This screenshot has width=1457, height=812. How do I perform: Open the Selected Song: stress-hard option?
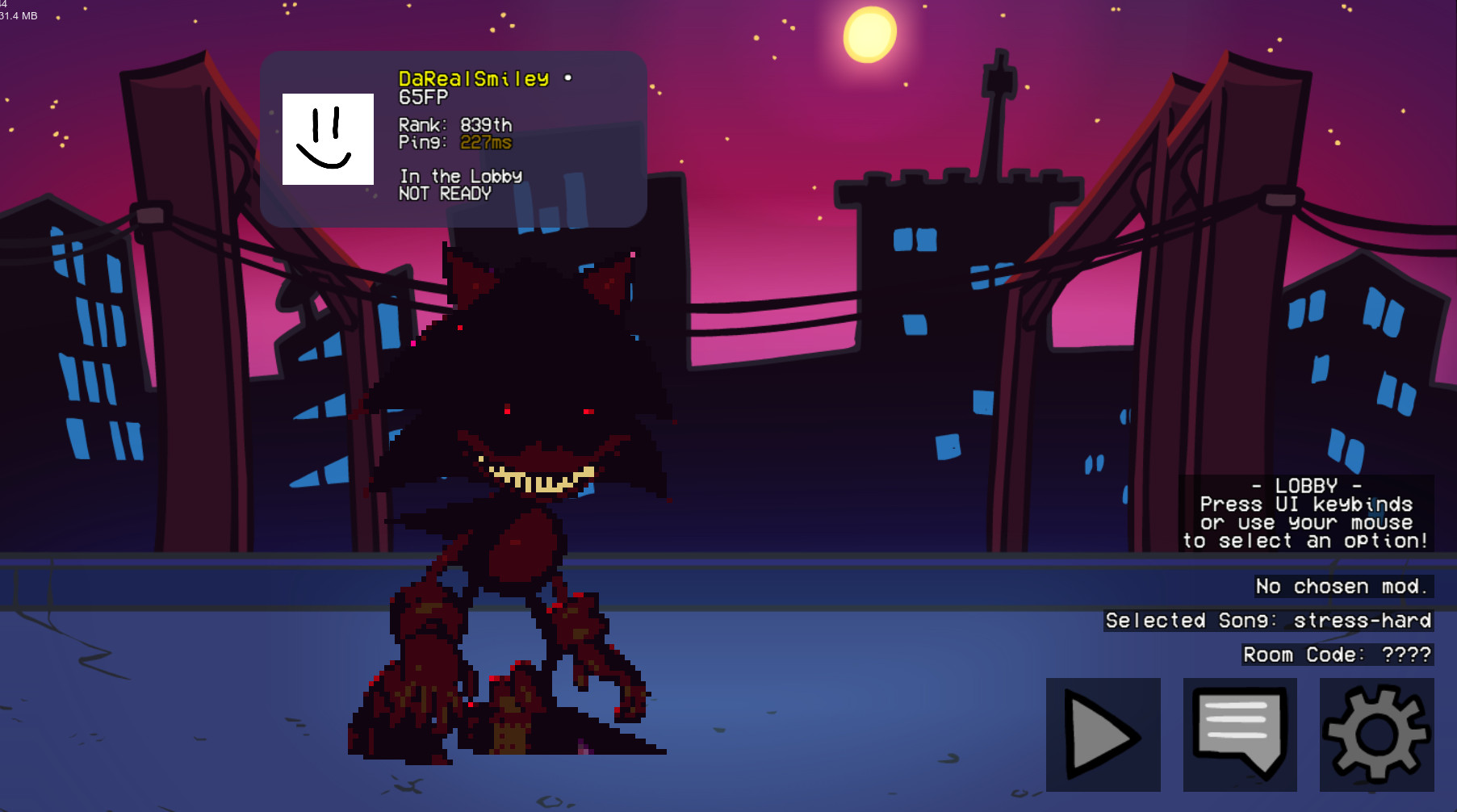tap(1267, 621)
